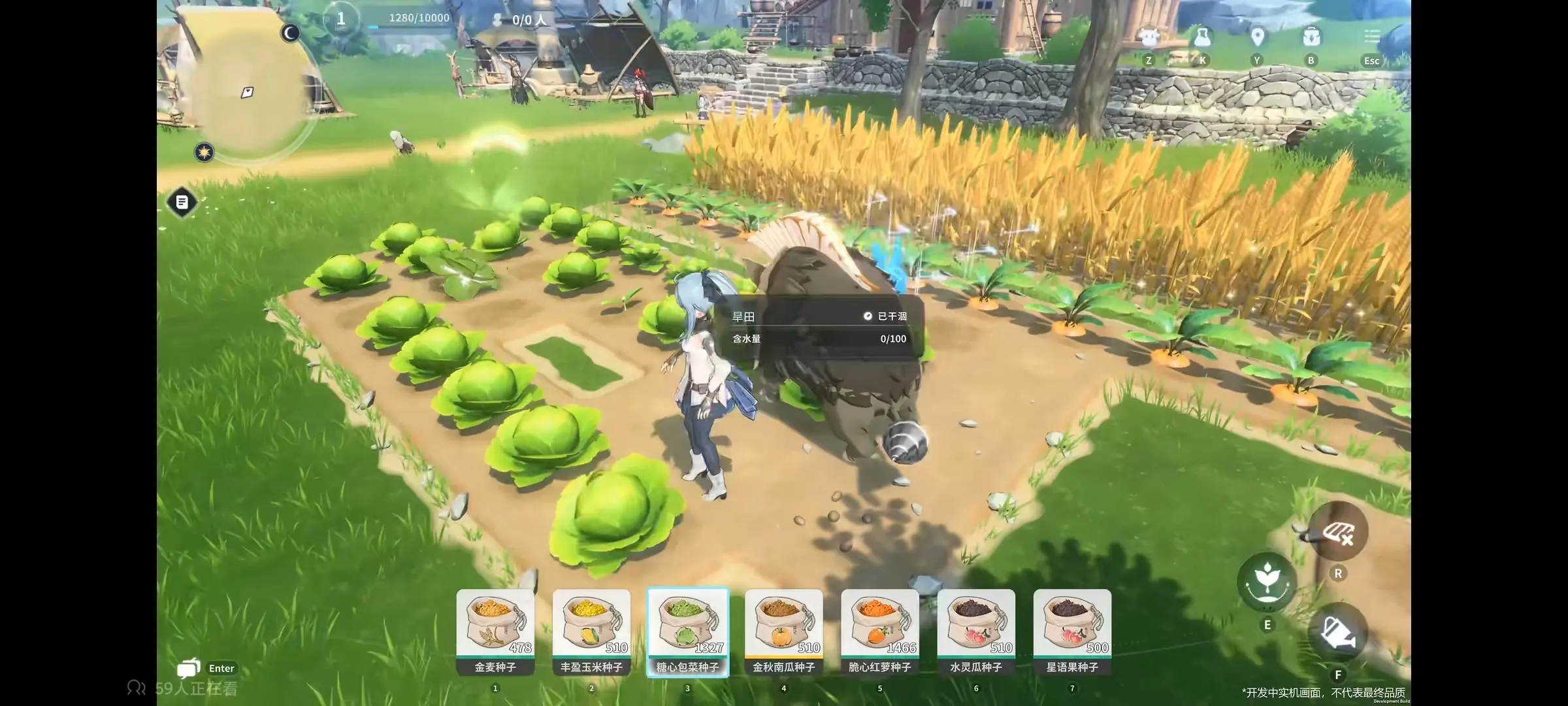Select the 金秋南瓜种子 pumpkin seed slot
1568x706 pixels.
(783, 628)
